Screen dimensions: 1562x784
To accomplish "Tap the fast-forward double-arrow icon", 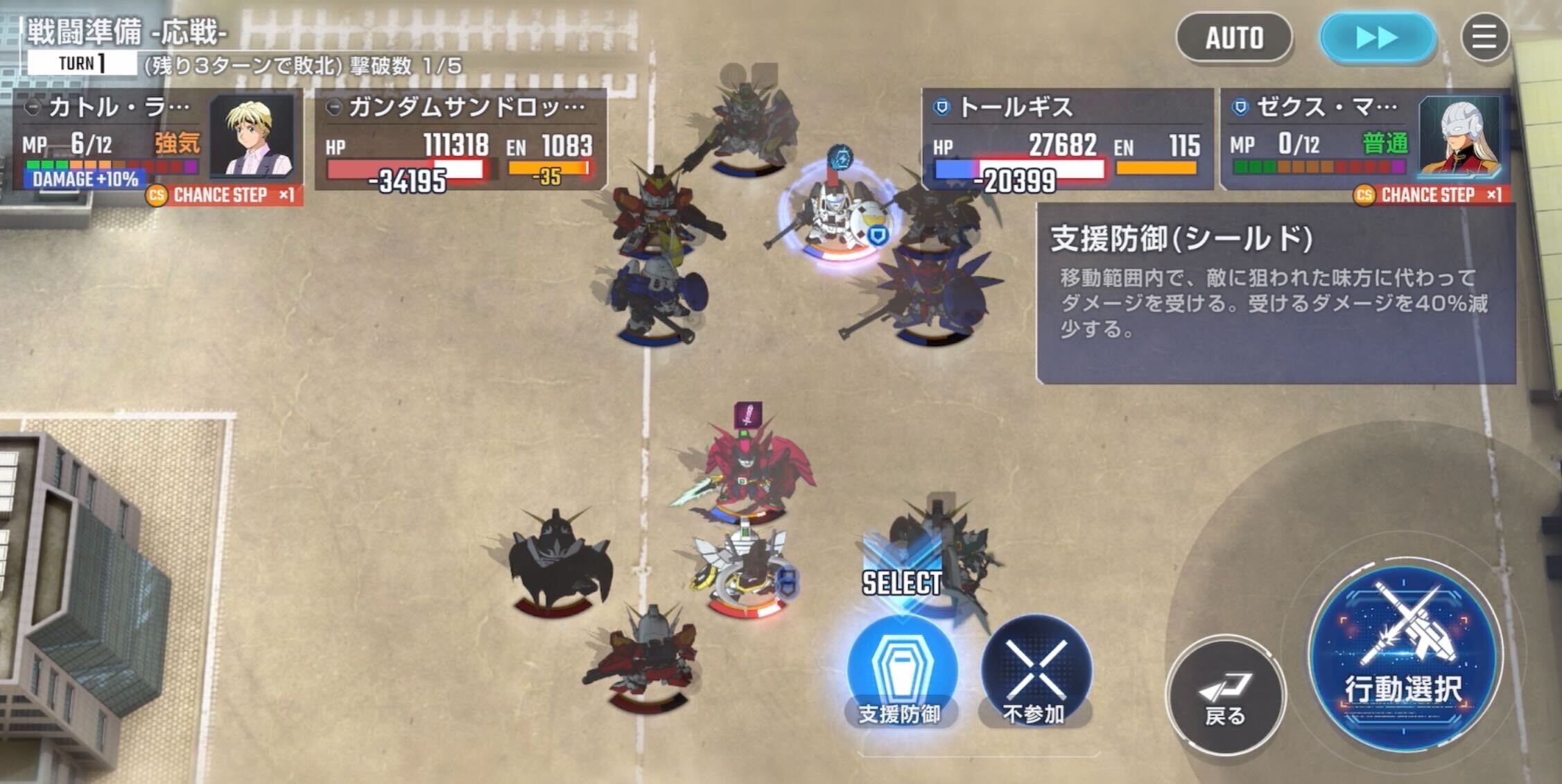I will coord(1380,38).
